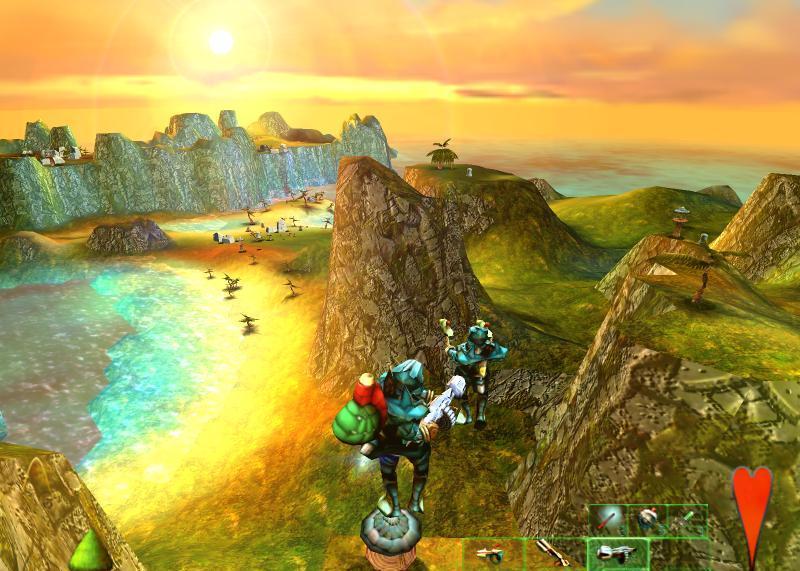This screenshot has width=800, height=571.
Task: Select the red baton weapon slot
Action: (x=608, y=521)
